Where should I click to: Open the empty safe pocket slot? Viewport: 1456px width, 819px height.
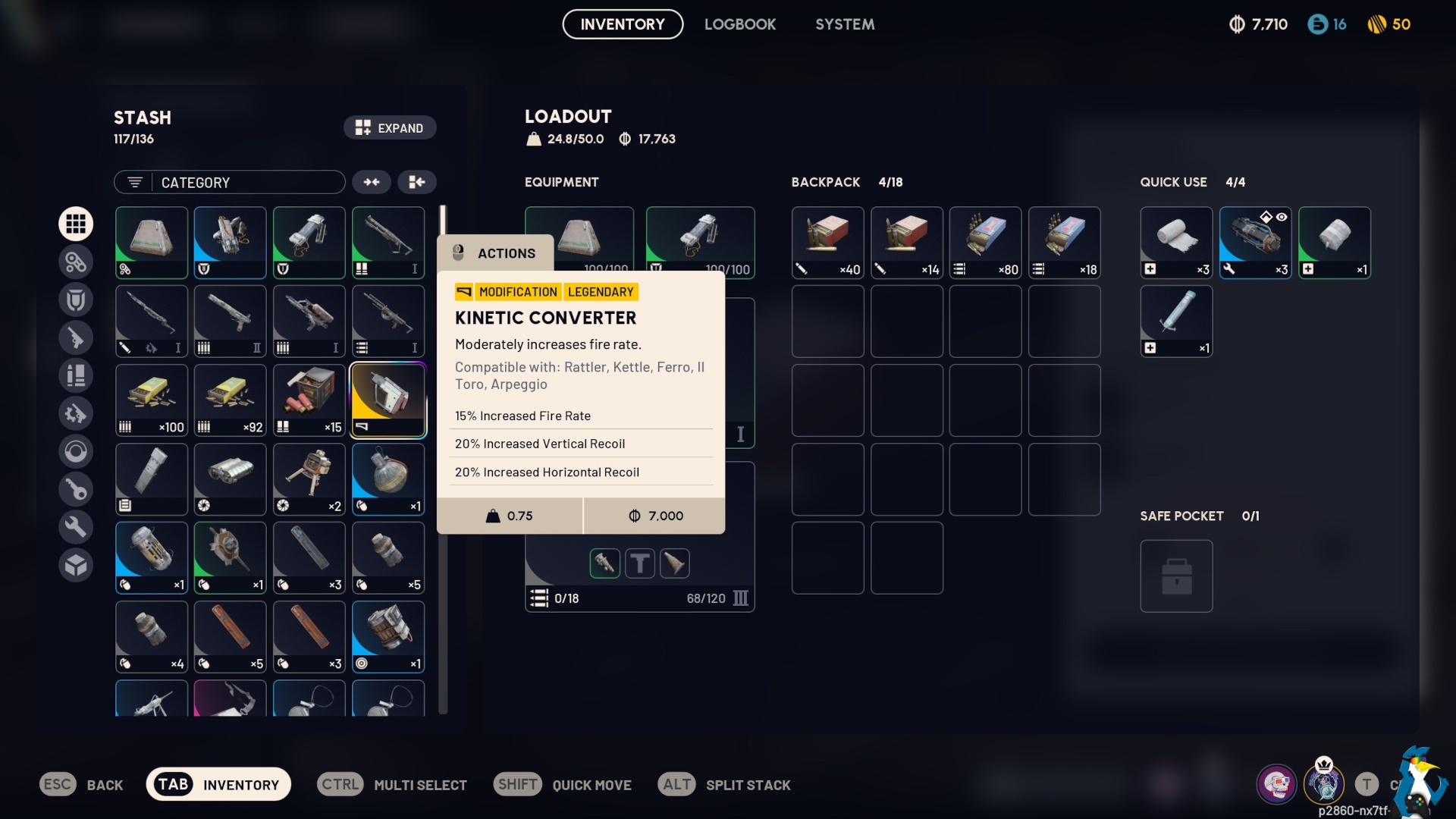[1176, 576]
